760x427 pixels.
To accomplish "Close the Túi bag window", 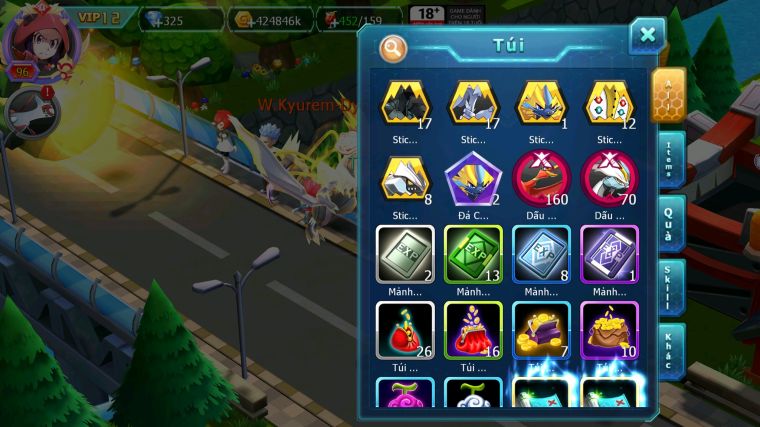I will [x=647, y=36].
